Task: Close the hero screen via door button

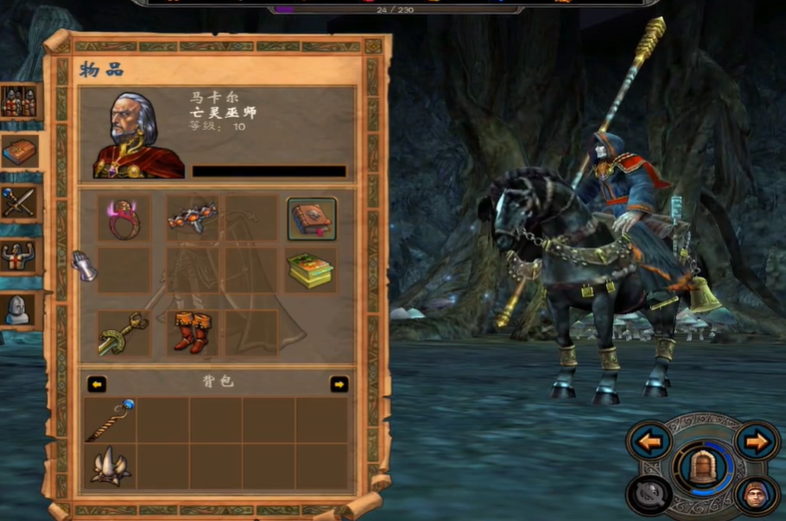Action: (x=703, y=467)
